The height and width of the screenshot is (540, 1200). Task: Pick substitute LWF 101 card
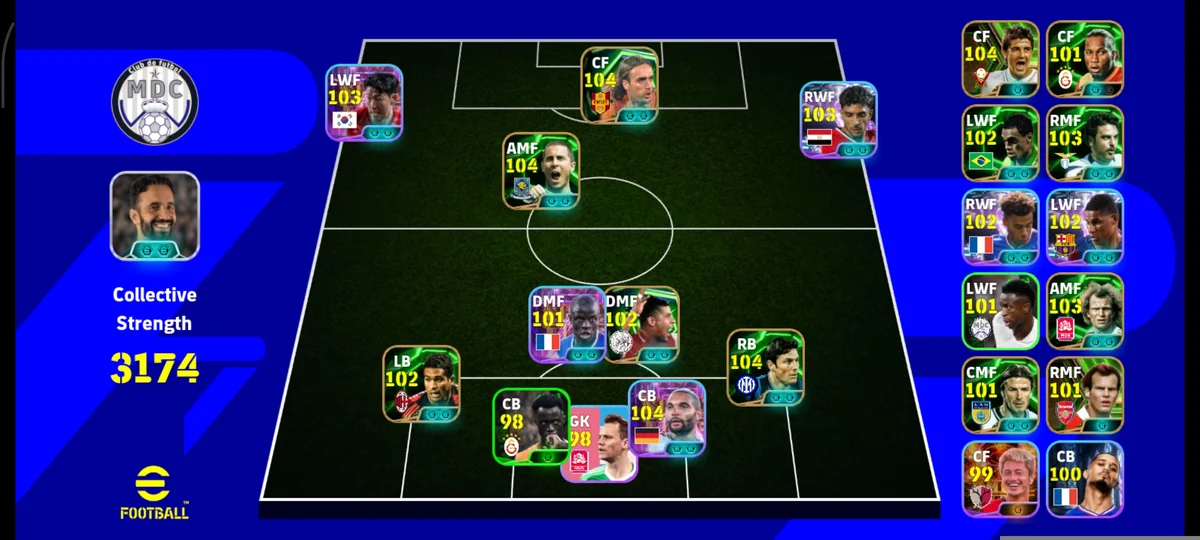coord(1001,311)
